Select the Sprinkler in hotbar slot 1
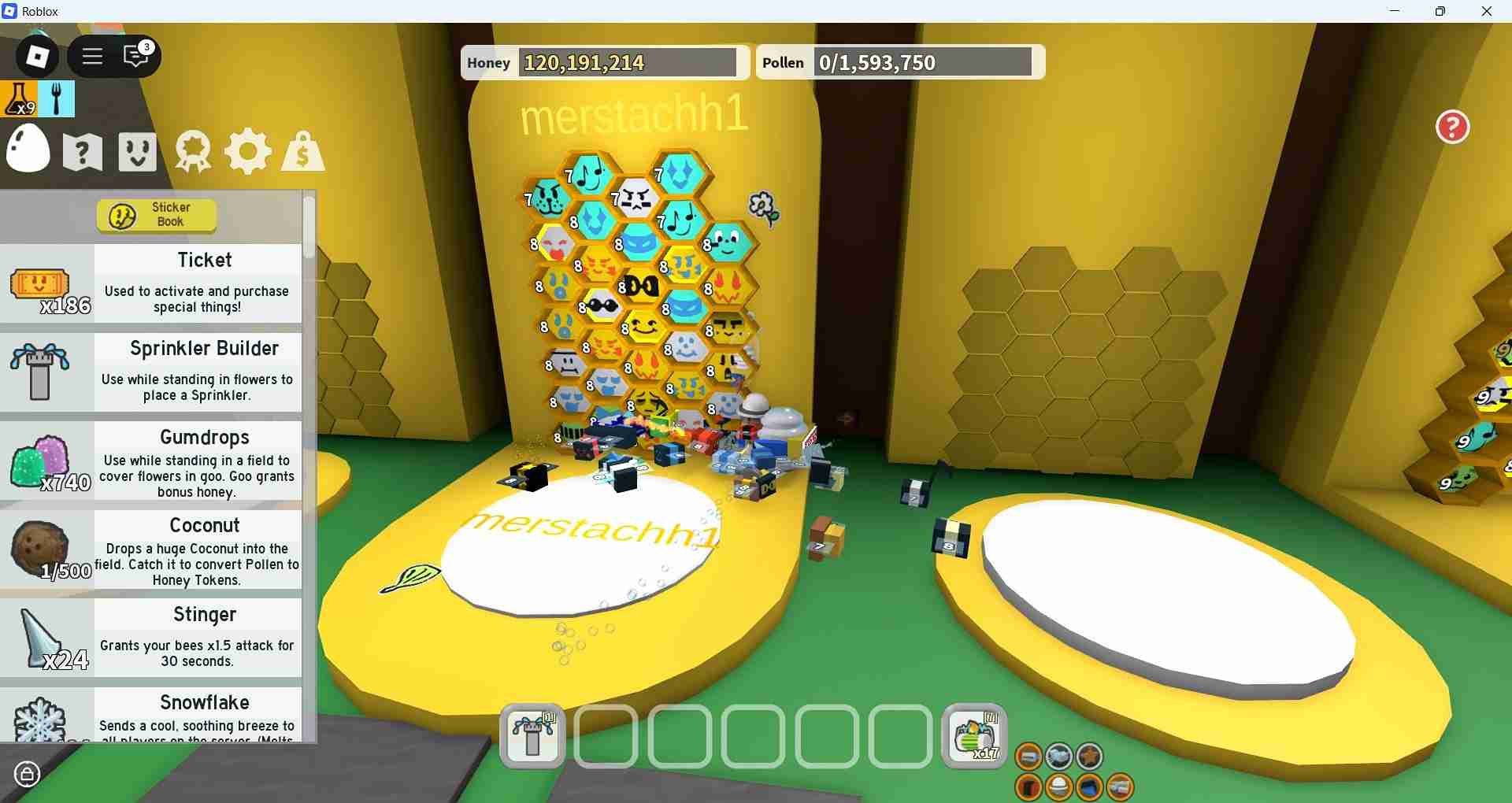This screenshot has width=1512, height=803. [x=532, y=736]
